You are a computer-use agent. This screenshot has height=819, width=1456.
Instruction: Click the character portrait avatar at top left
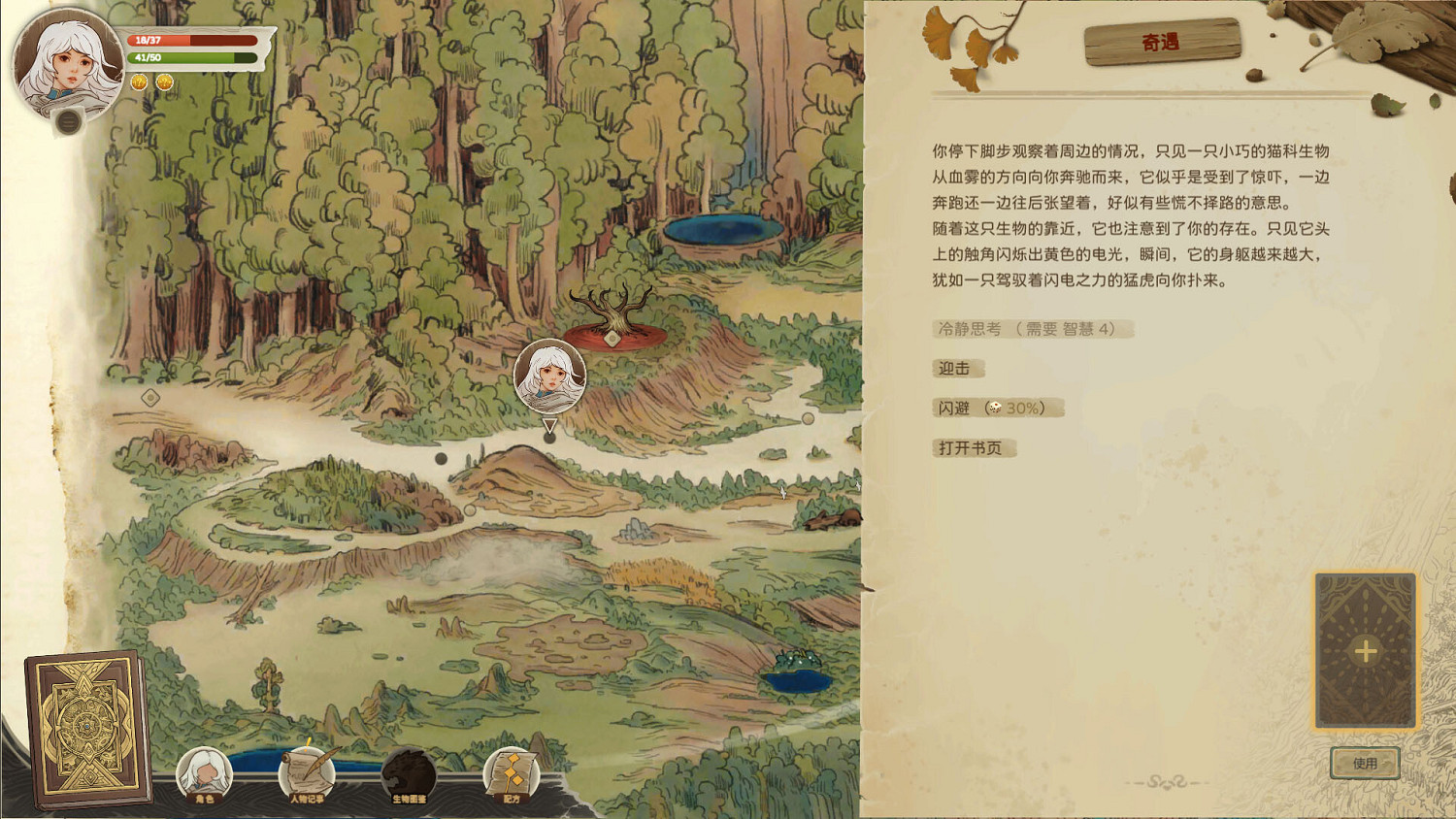pos(60,58)
